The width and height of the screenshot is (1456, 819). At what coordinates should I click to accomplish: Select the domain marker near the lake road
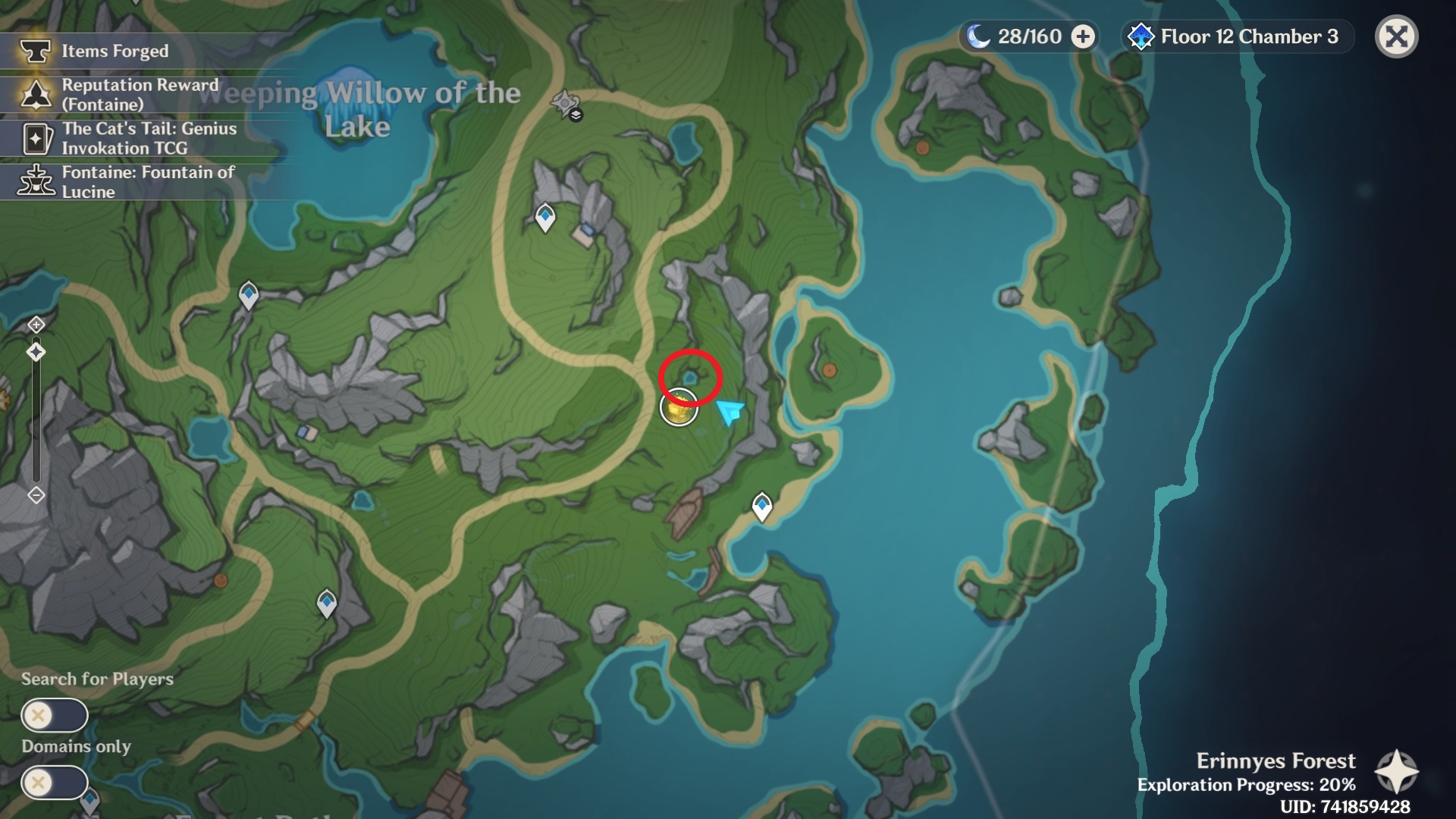point(566,104)
